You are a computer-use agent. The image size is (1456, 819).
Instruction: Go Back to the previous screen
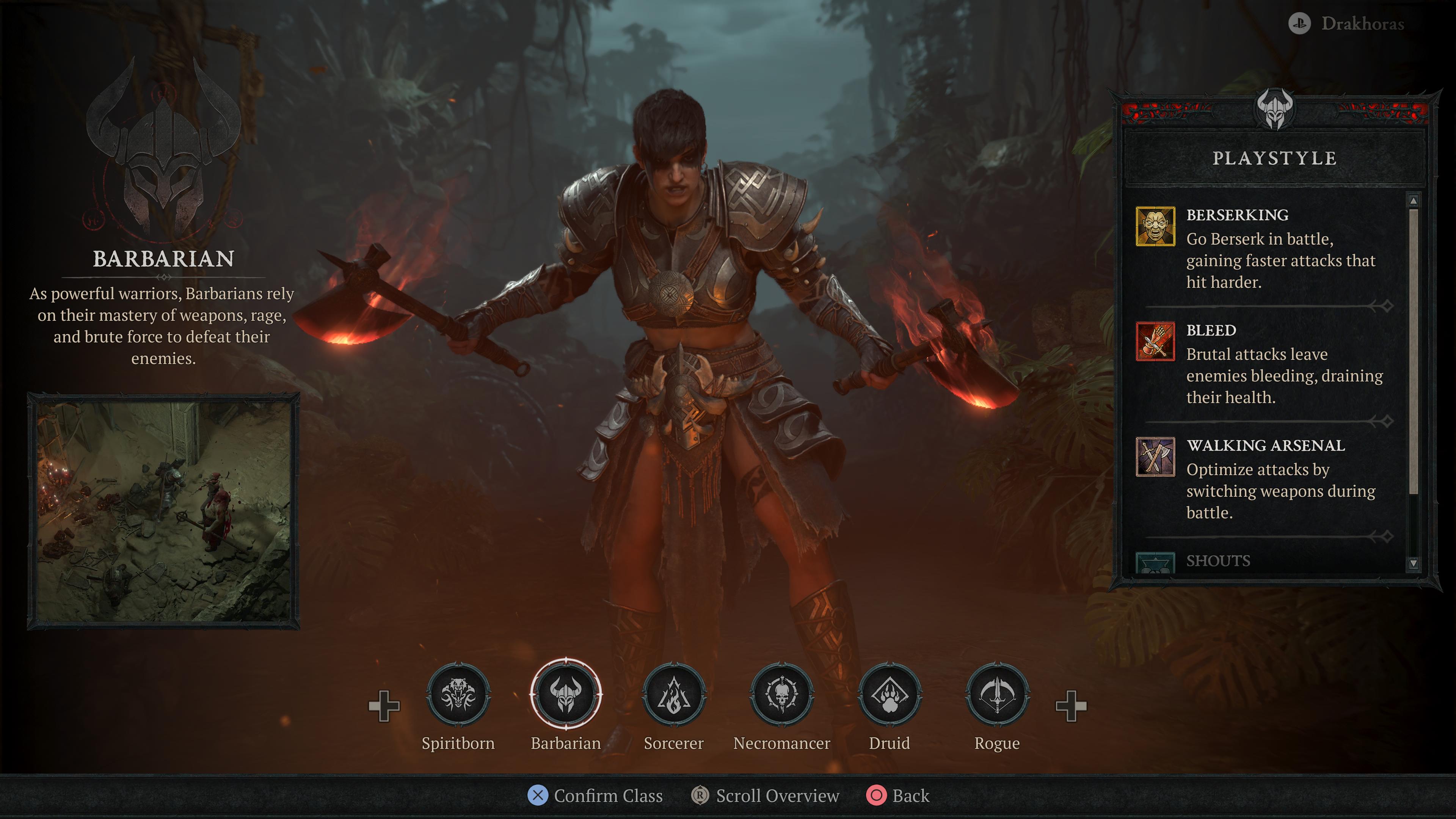[x=898, y=796]
